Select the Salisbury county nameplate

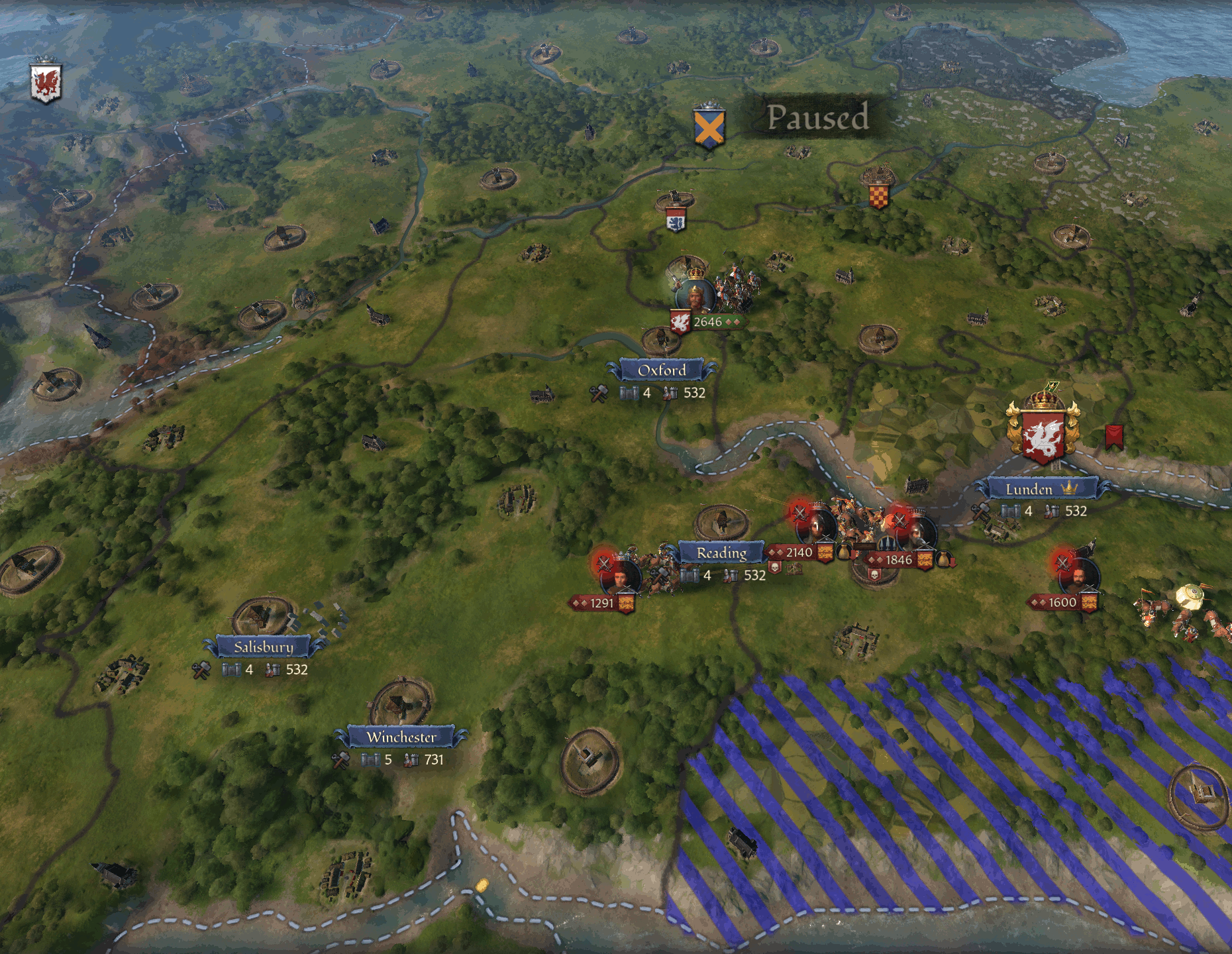[263, 647]
